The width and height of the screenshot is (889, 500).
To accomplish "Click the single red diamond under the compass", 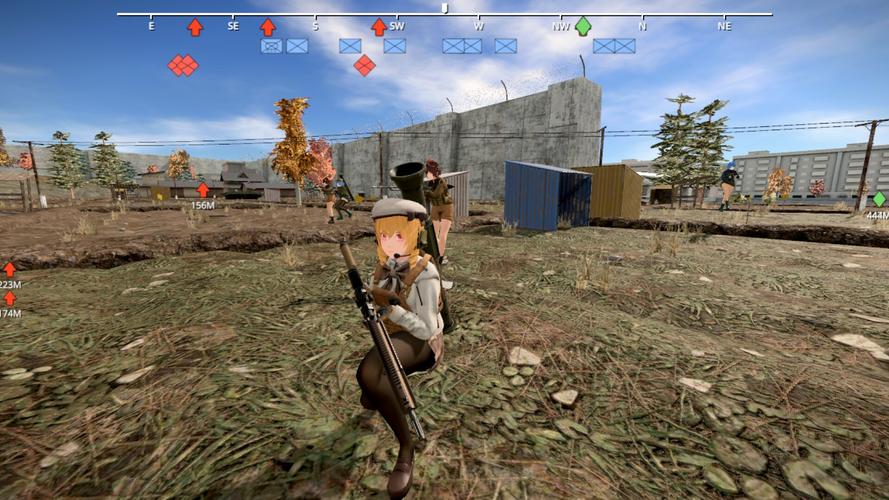I will pos(364,65).
